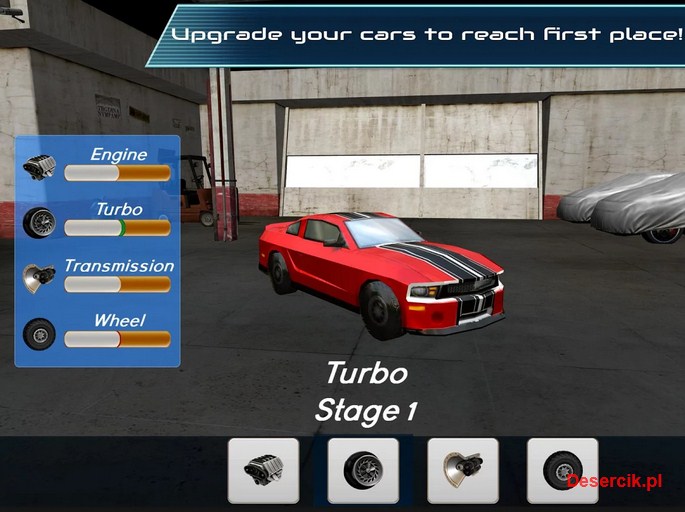685x512 pixels.
Task: Click the Transmission stat row icon
Action: coord(40,278)
